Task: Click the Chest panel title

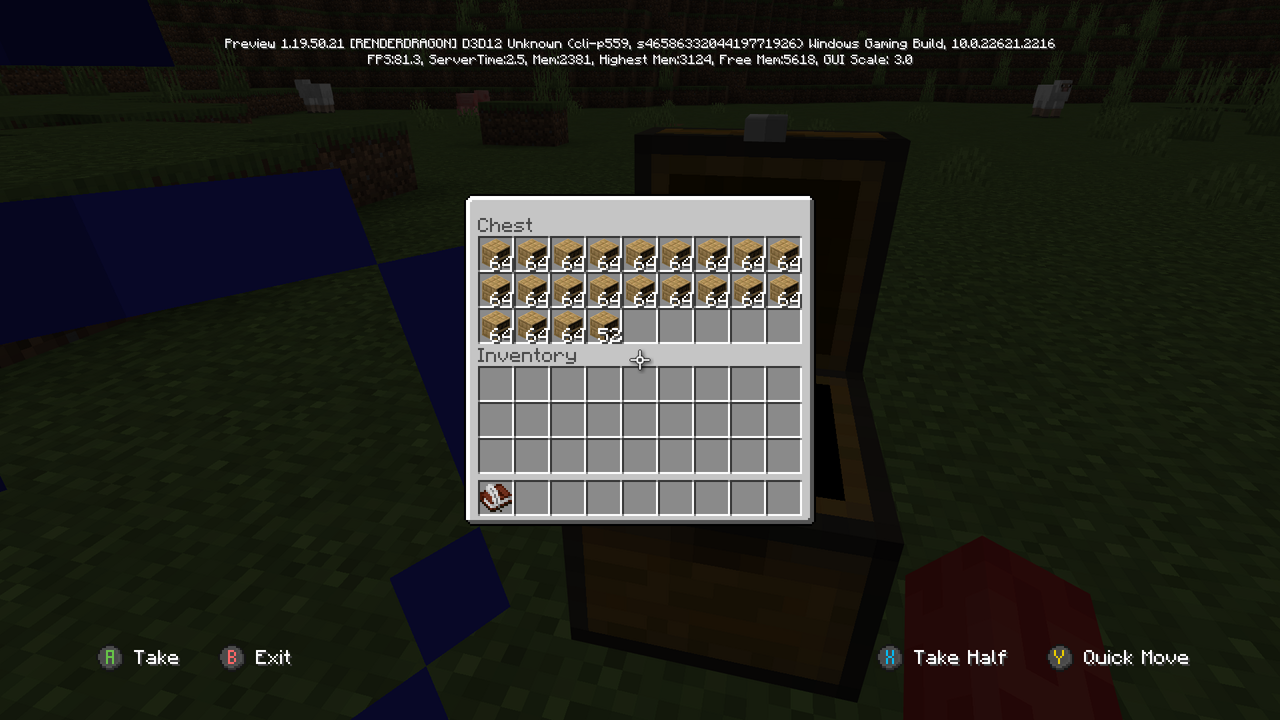Action: coord(505,225)
